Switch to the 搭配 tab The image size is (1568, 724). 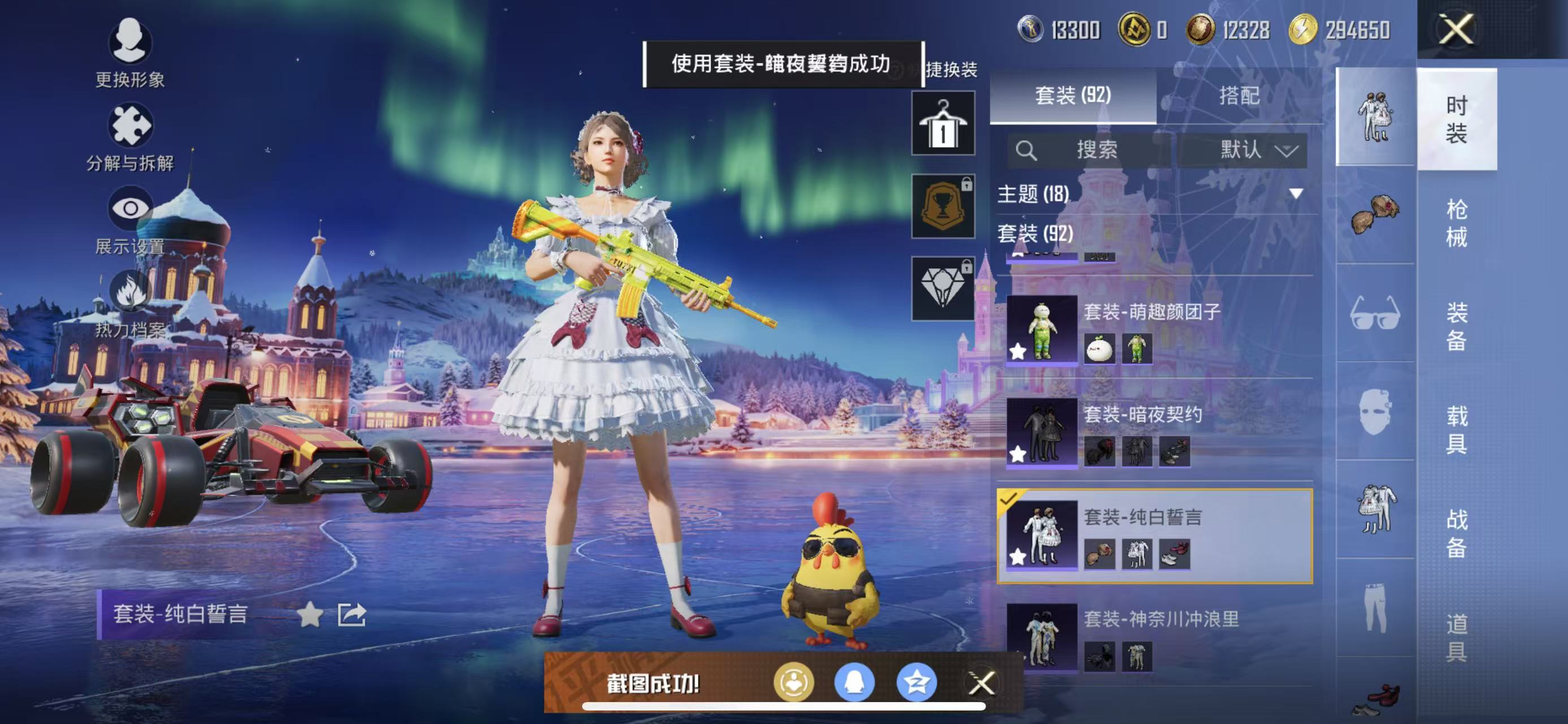pyautogui.click(x=1238, y=96)
